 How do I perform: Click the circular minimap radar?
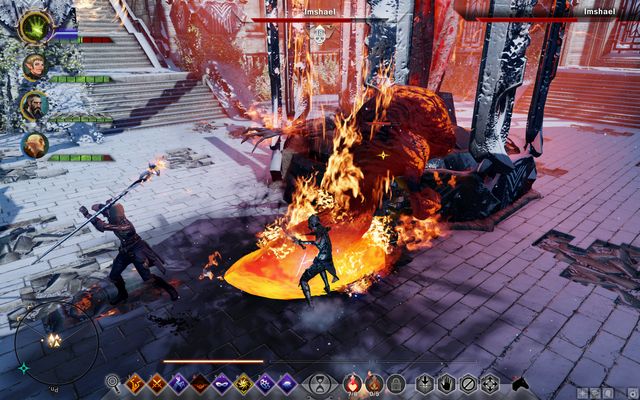tap(56, 342)
